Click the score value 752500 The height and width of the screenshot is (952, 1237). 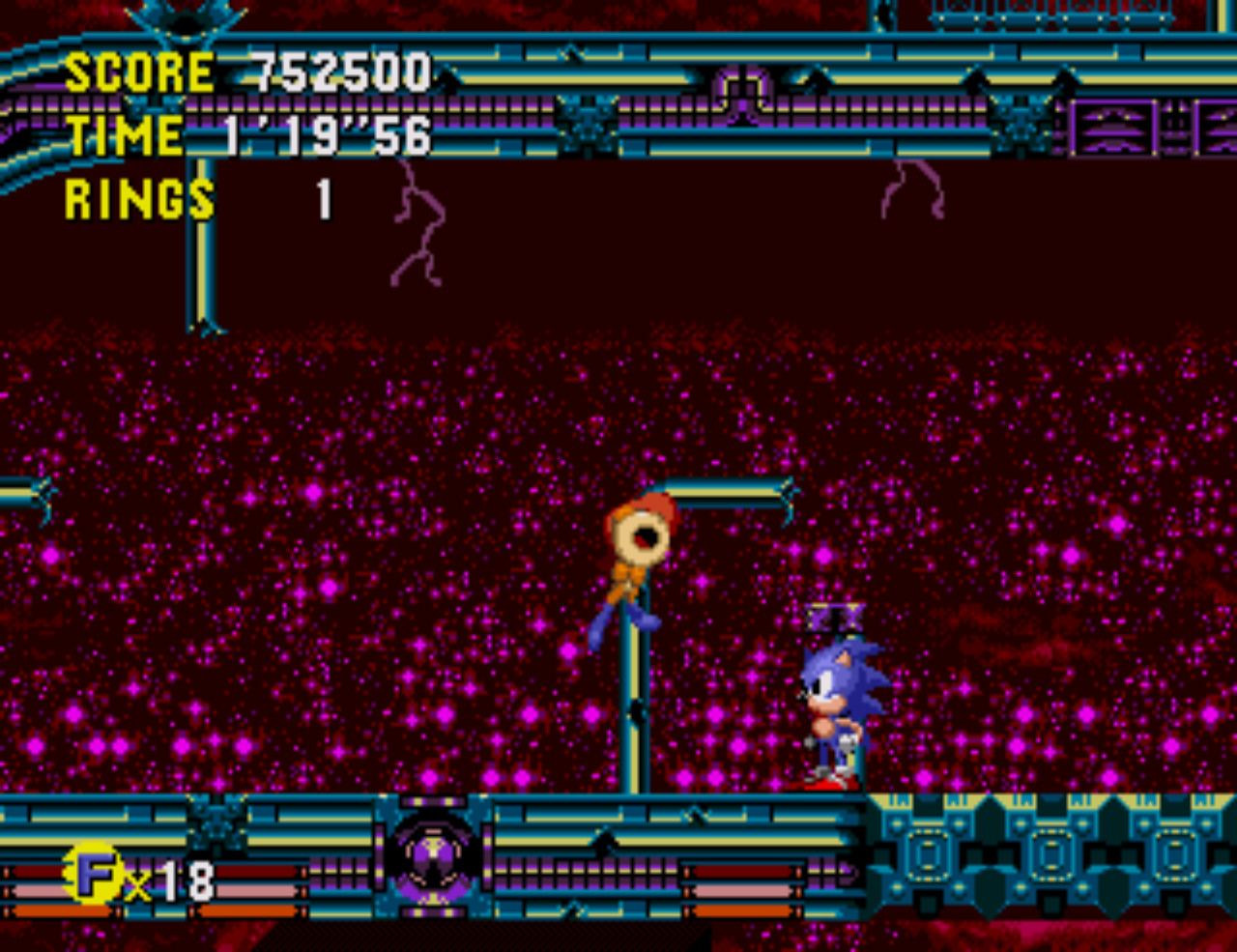tap(337, 70)
